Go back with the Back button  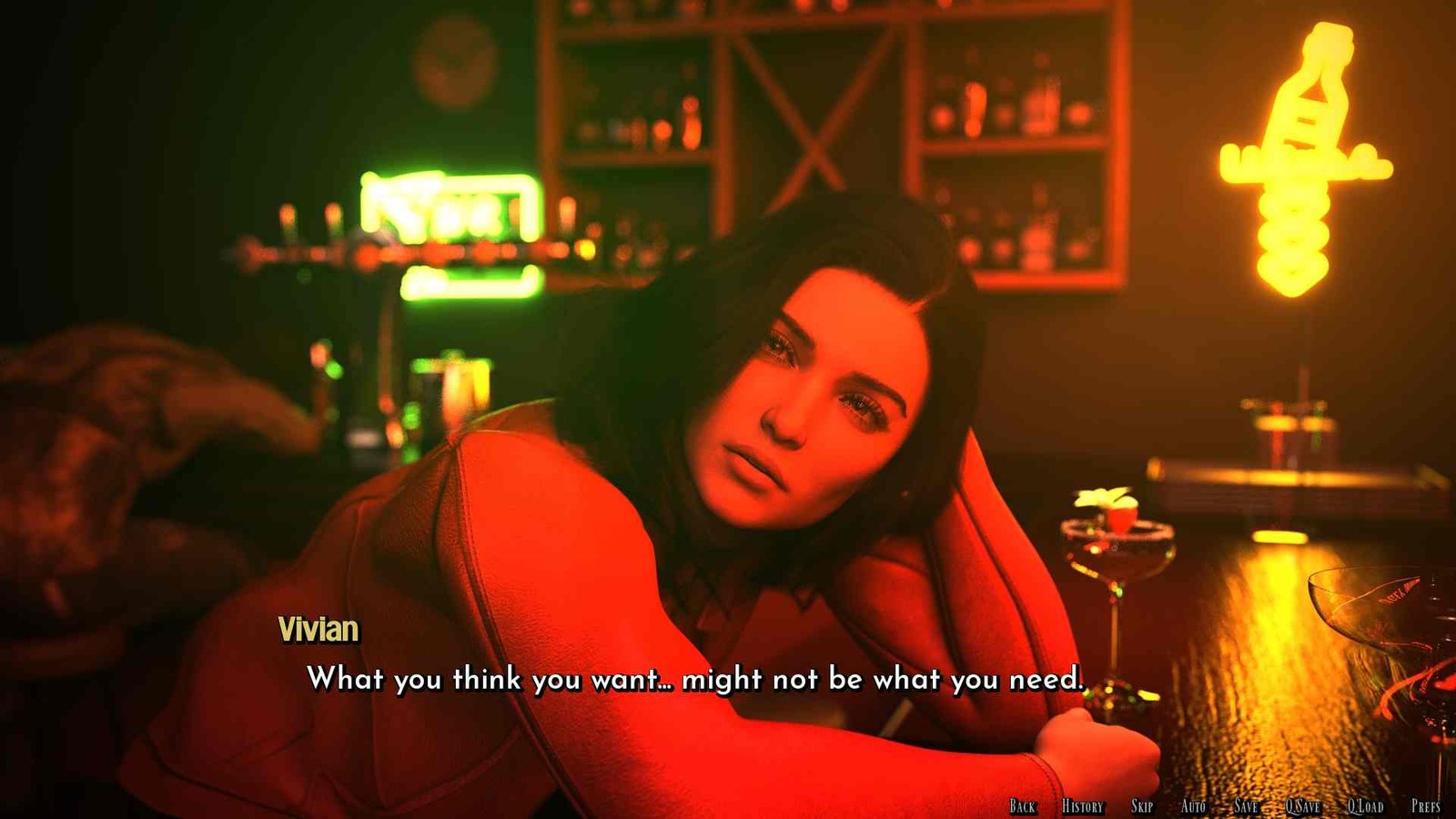click(x=1022, y=805)
